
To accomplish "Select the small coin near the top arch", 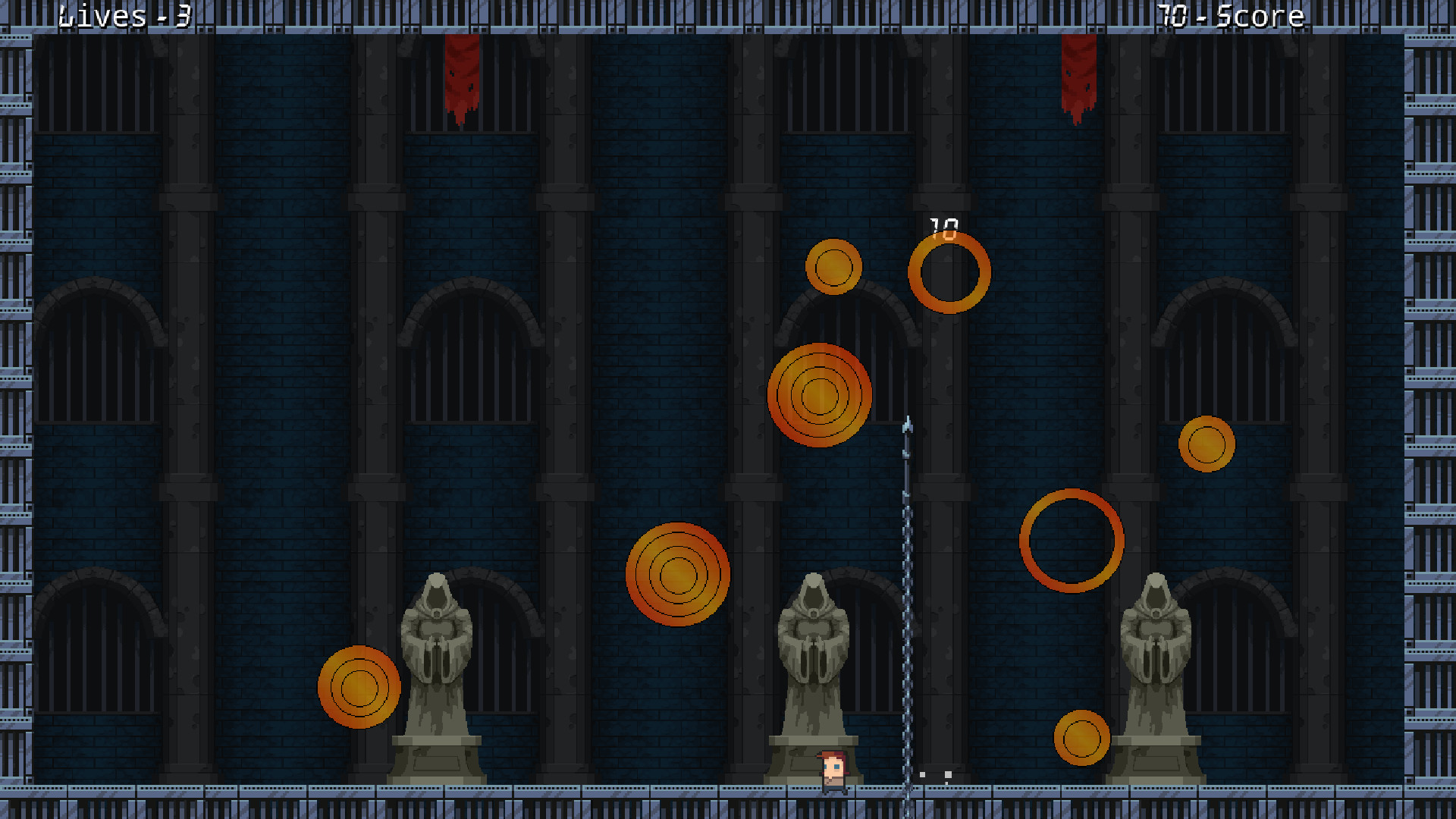I will pos(836,267).
